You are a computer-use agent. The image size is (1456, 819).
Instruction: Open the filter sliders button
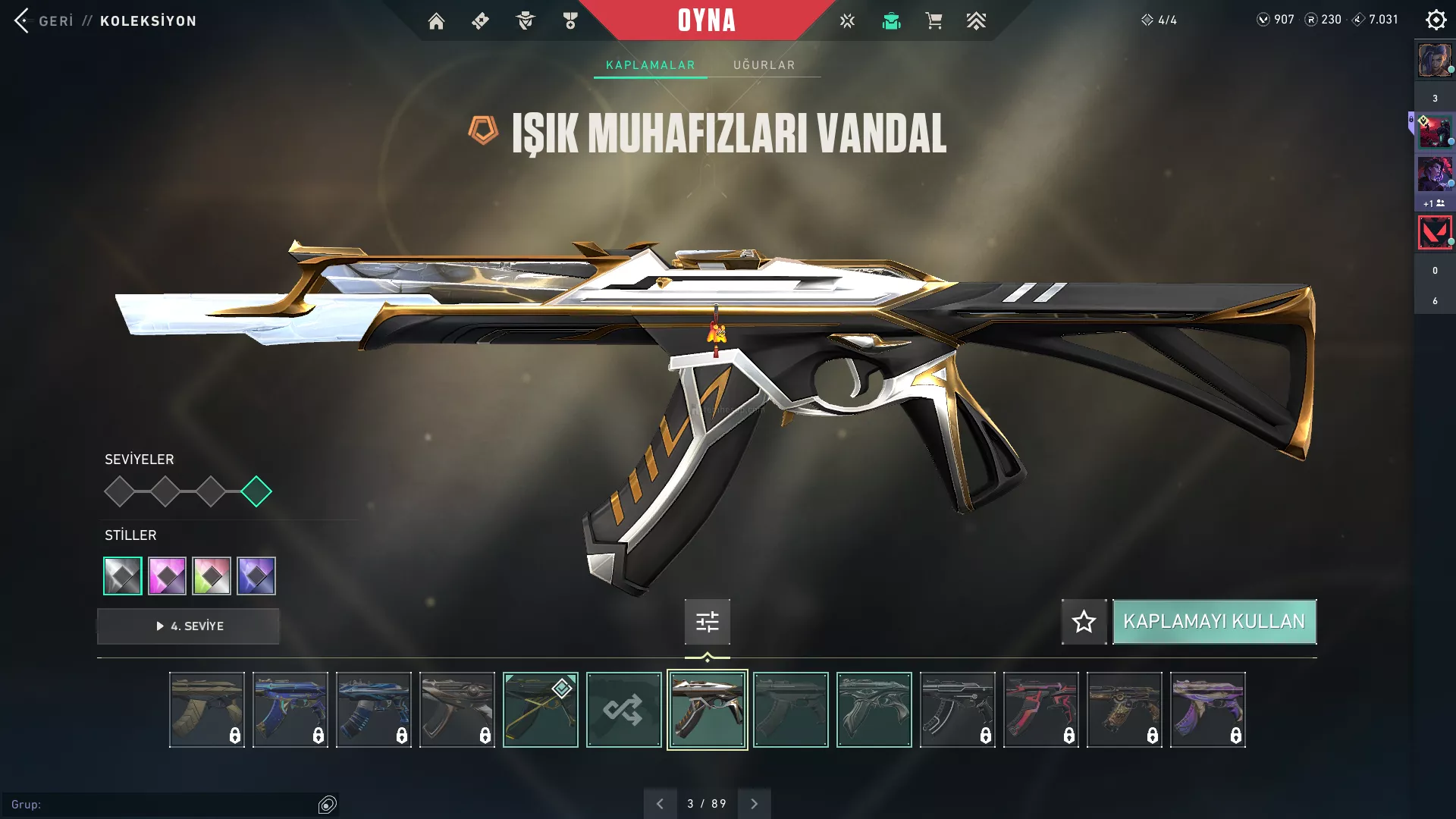[x=707, y=622]
